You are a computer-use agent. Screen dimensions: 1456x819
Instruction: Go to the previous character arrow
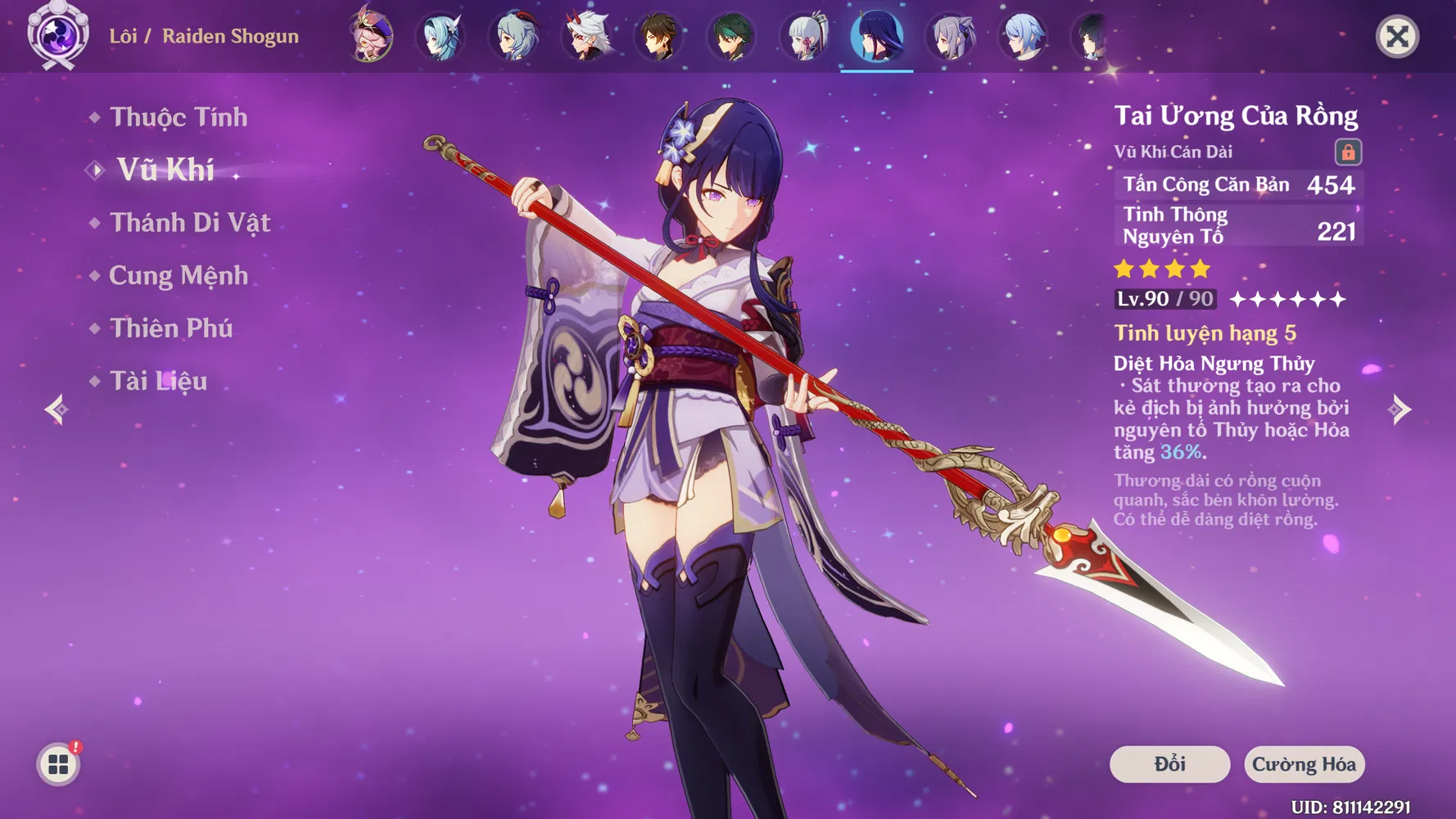[x=57, y=409]
